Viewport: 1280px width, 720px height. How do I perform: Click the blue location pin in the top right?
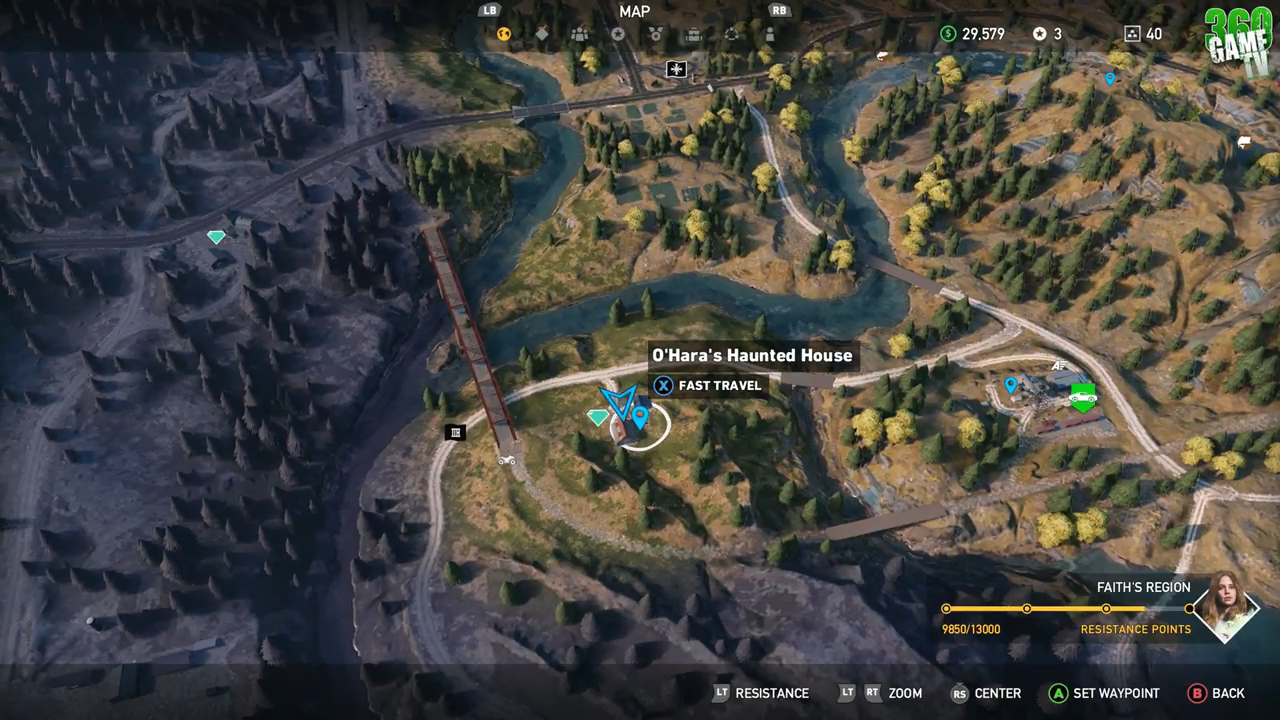tap(1110, 77)
